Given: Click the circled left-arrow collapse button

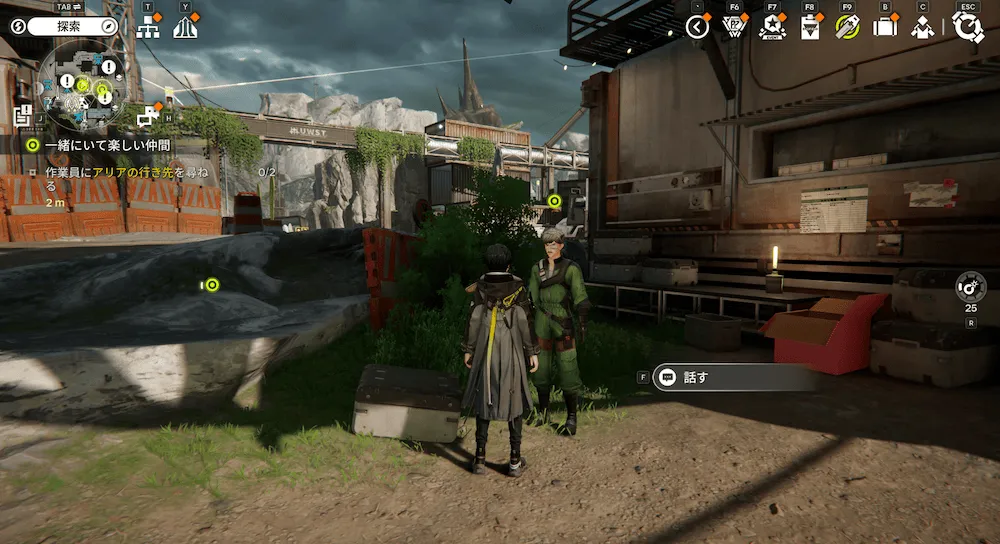Looking at the screenshot, I should click(x=698, y=27).
